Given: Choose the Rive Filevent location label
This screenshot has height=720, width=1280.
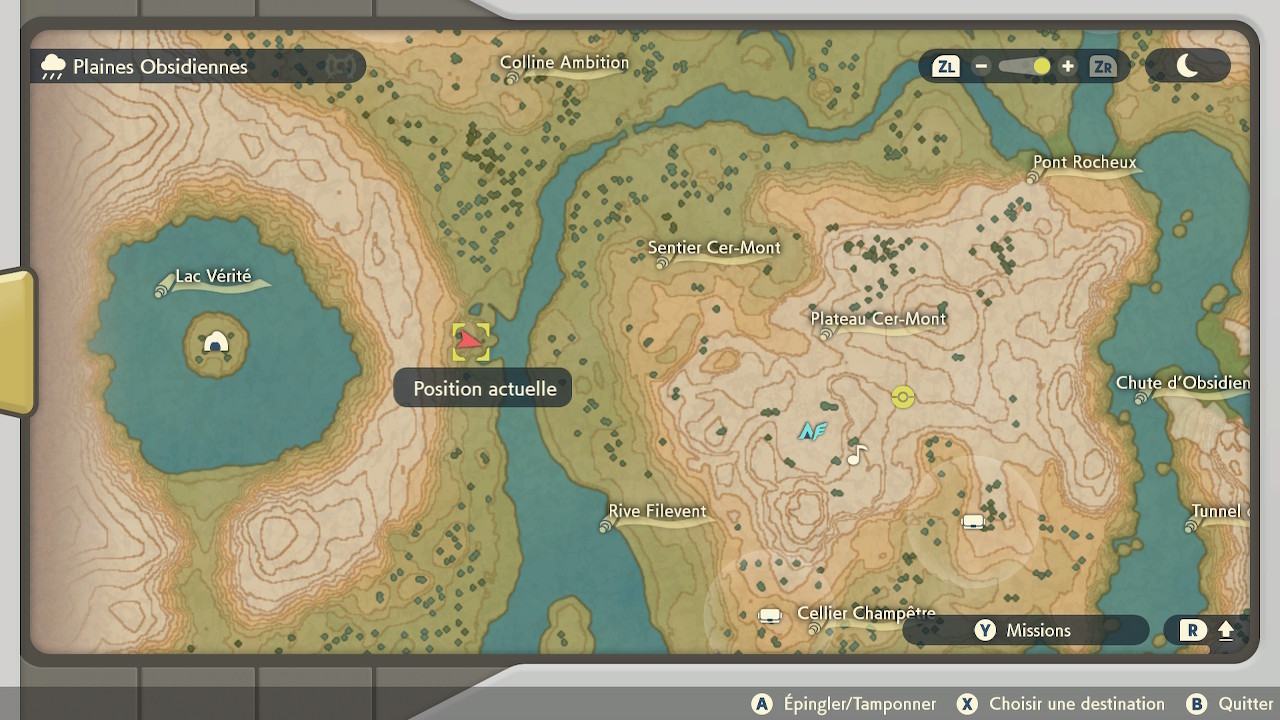Looking at the screenshot, I should (x=657, y=512).
